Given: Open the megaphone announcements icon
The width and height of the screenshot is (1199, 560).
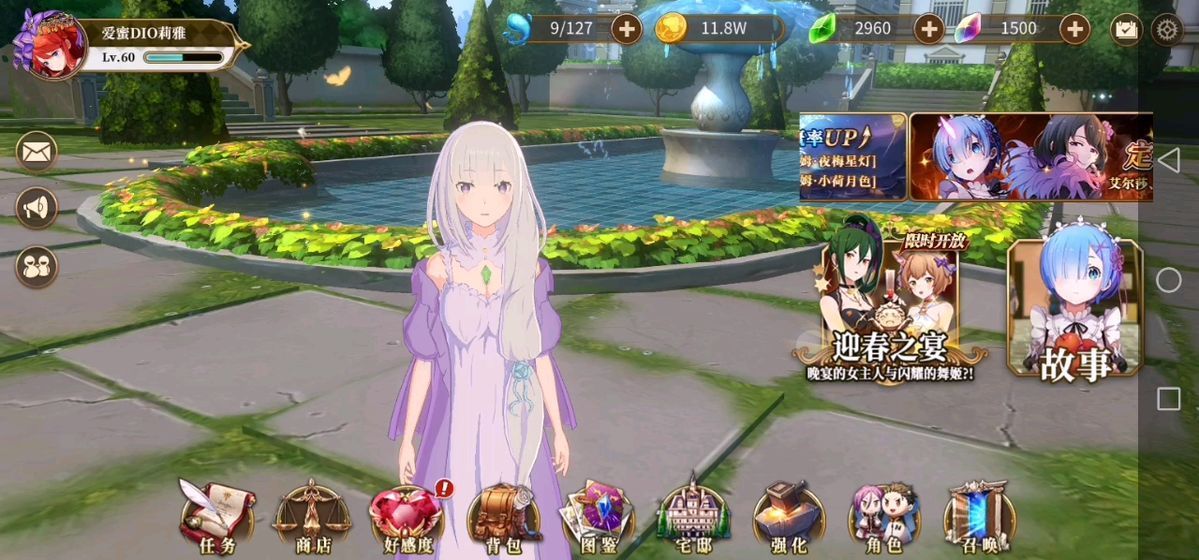Looking at the screenshot, I should click(x=37, y=208).
